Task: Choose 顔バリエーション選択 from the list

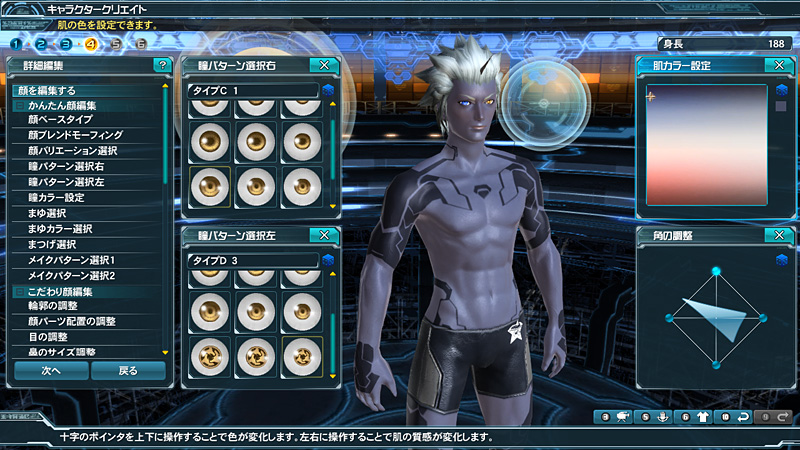Action: coord(73,150)
